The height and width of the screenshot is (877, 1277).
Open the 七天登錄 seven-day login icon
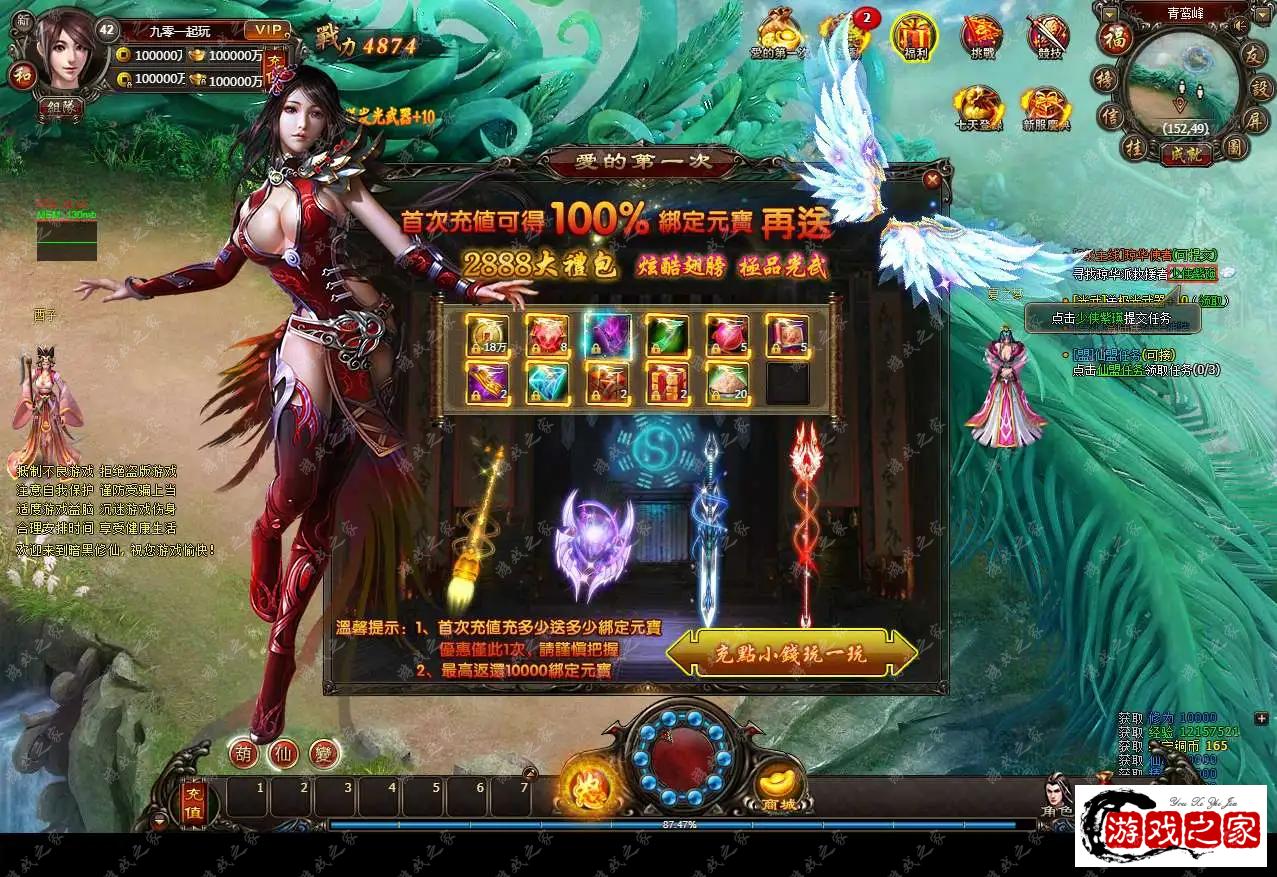(976, 107)
